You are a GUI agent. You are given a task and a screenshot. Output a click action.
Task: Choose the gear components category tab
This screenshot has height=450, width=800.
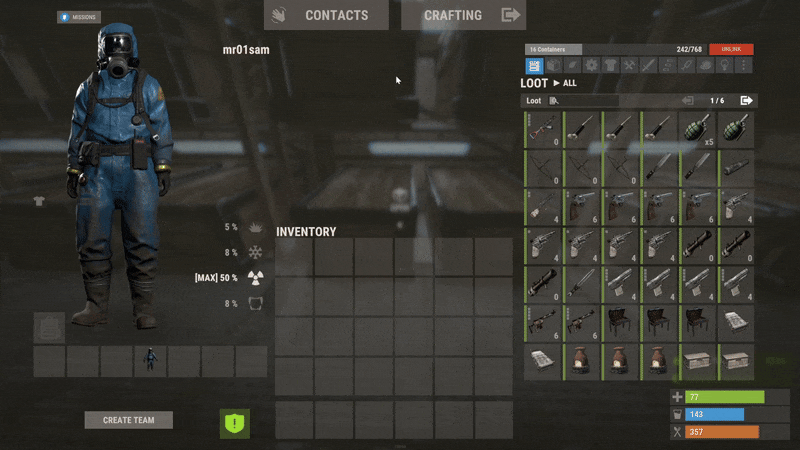pyautogui.click(x=592, y=66)
